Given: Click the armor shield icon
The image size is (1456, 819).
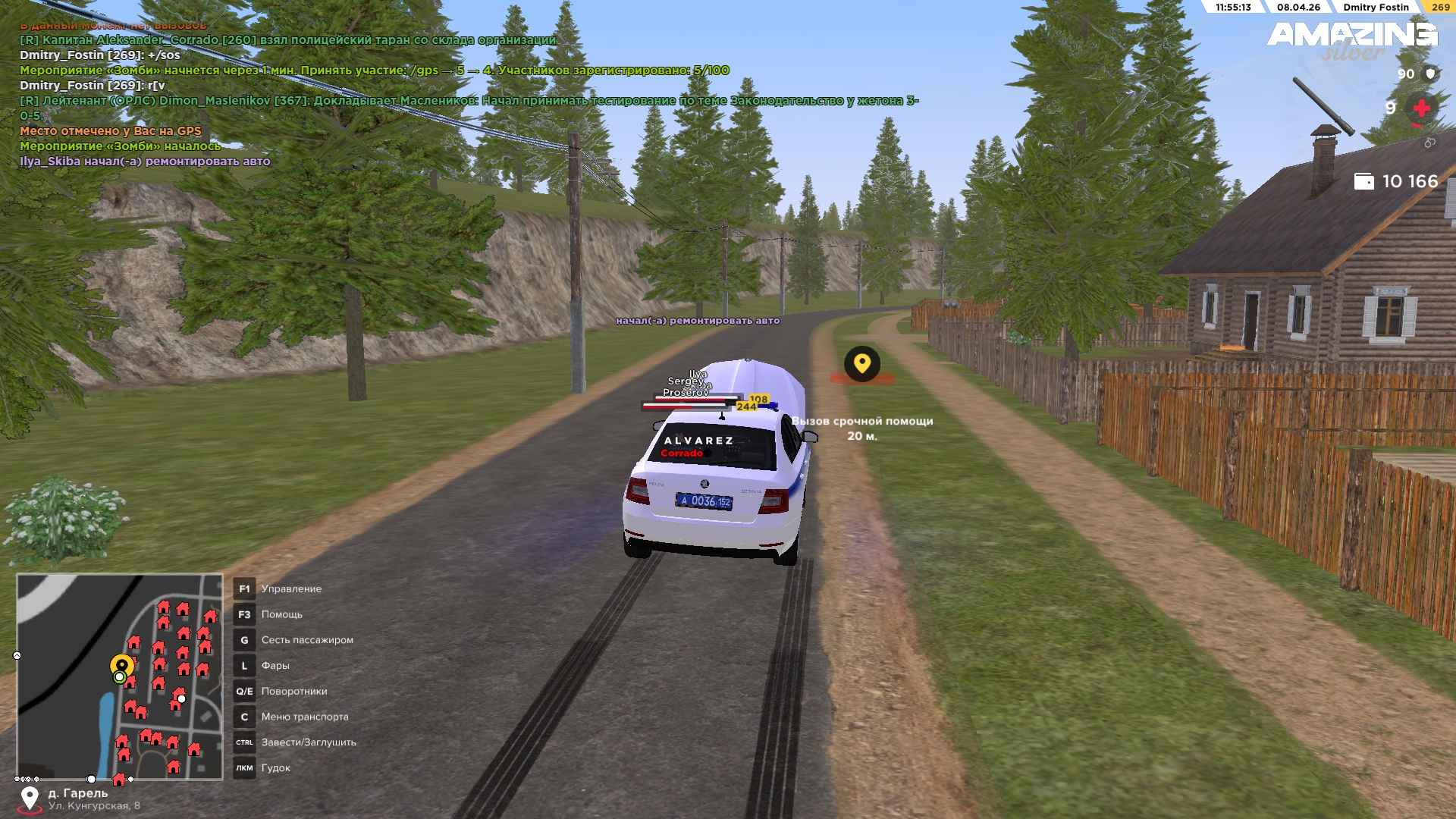Looking at the screenshot, I should (x=1431, y=74).
